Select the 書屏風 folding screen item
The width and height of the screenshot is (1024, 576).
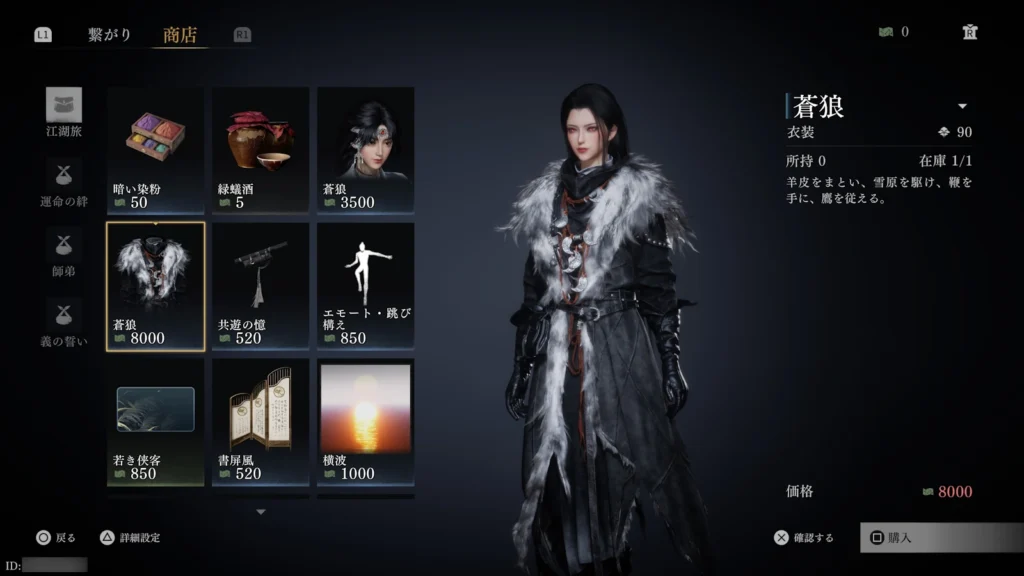(260, 422)
